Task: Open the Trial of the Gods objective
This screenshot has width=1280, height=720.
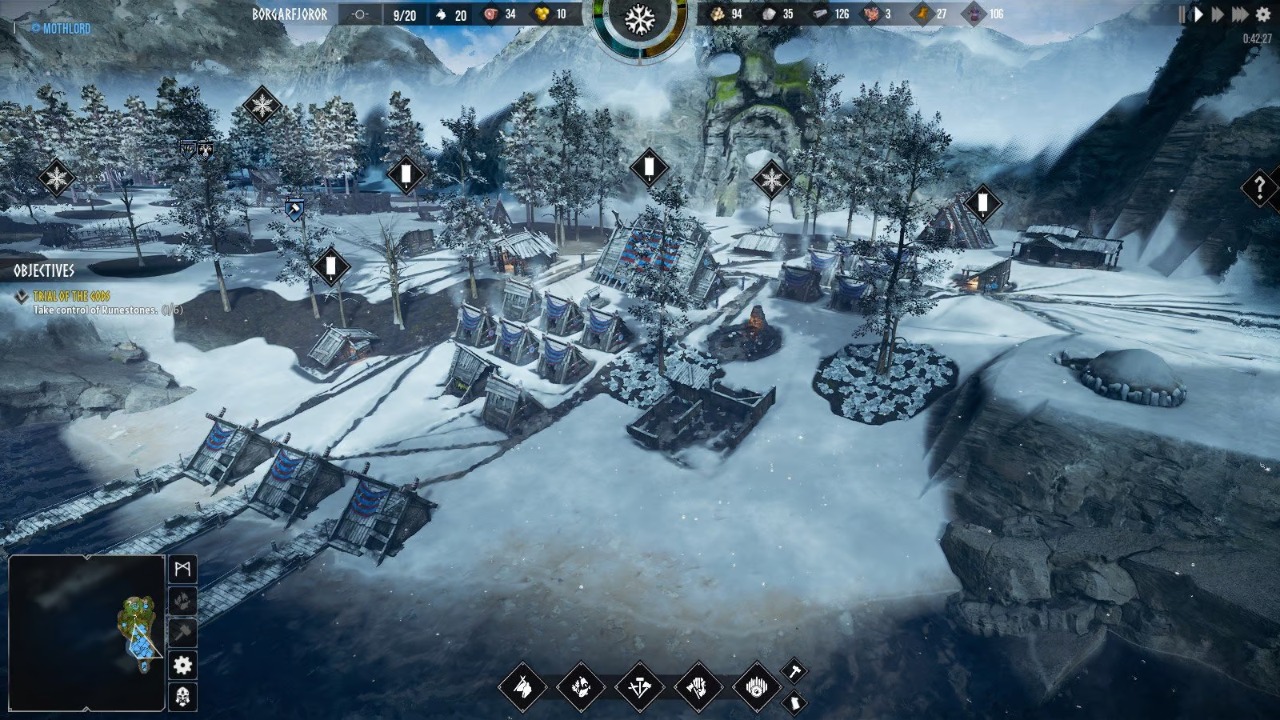Action: click(70, 296)
